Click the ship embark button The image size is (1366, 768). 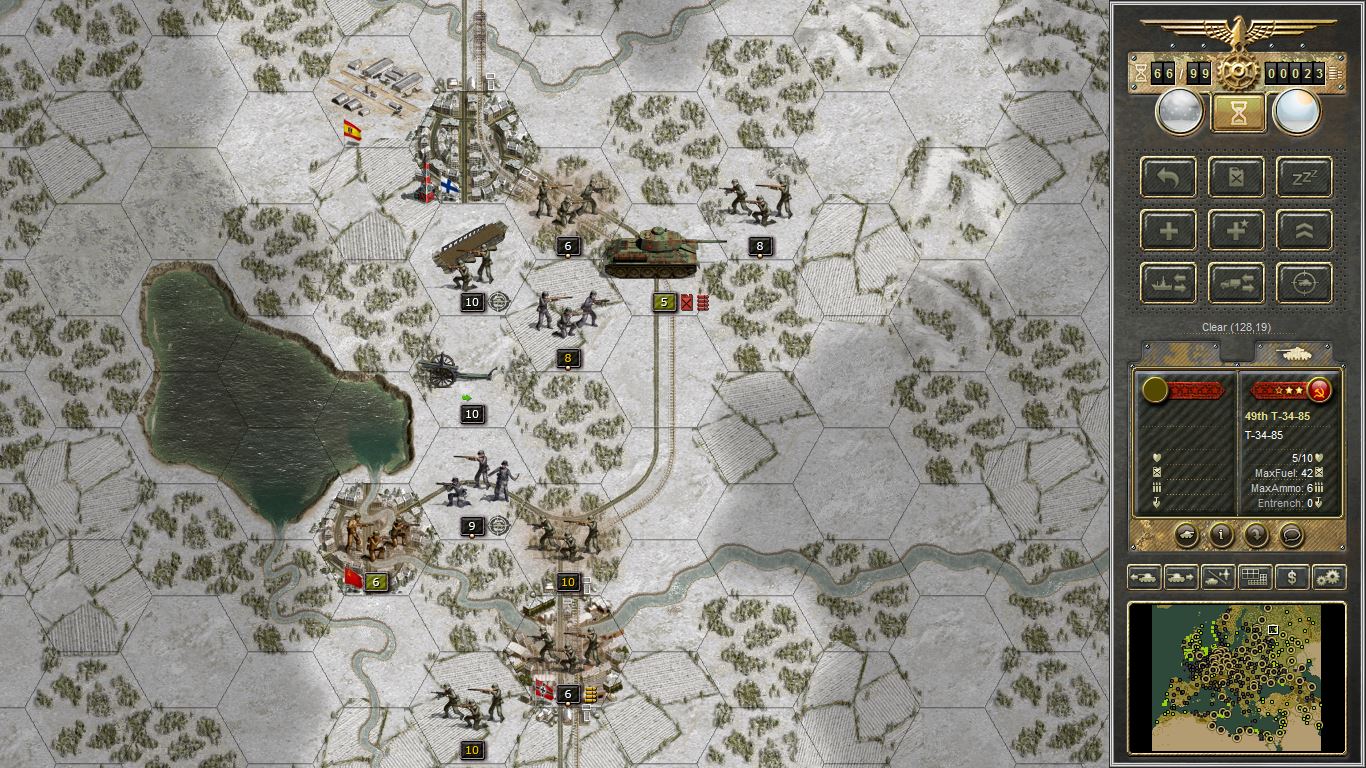click(1168, 283)
